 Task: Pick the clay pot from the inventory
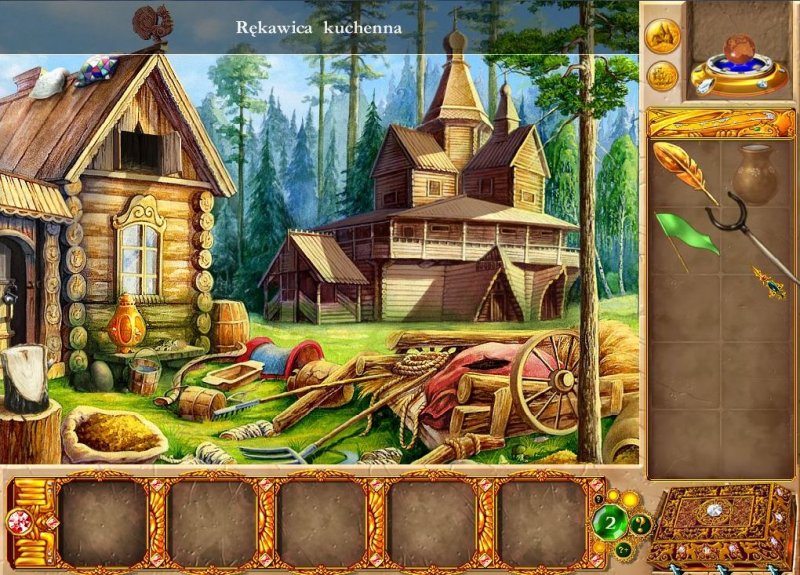[755, 172]
